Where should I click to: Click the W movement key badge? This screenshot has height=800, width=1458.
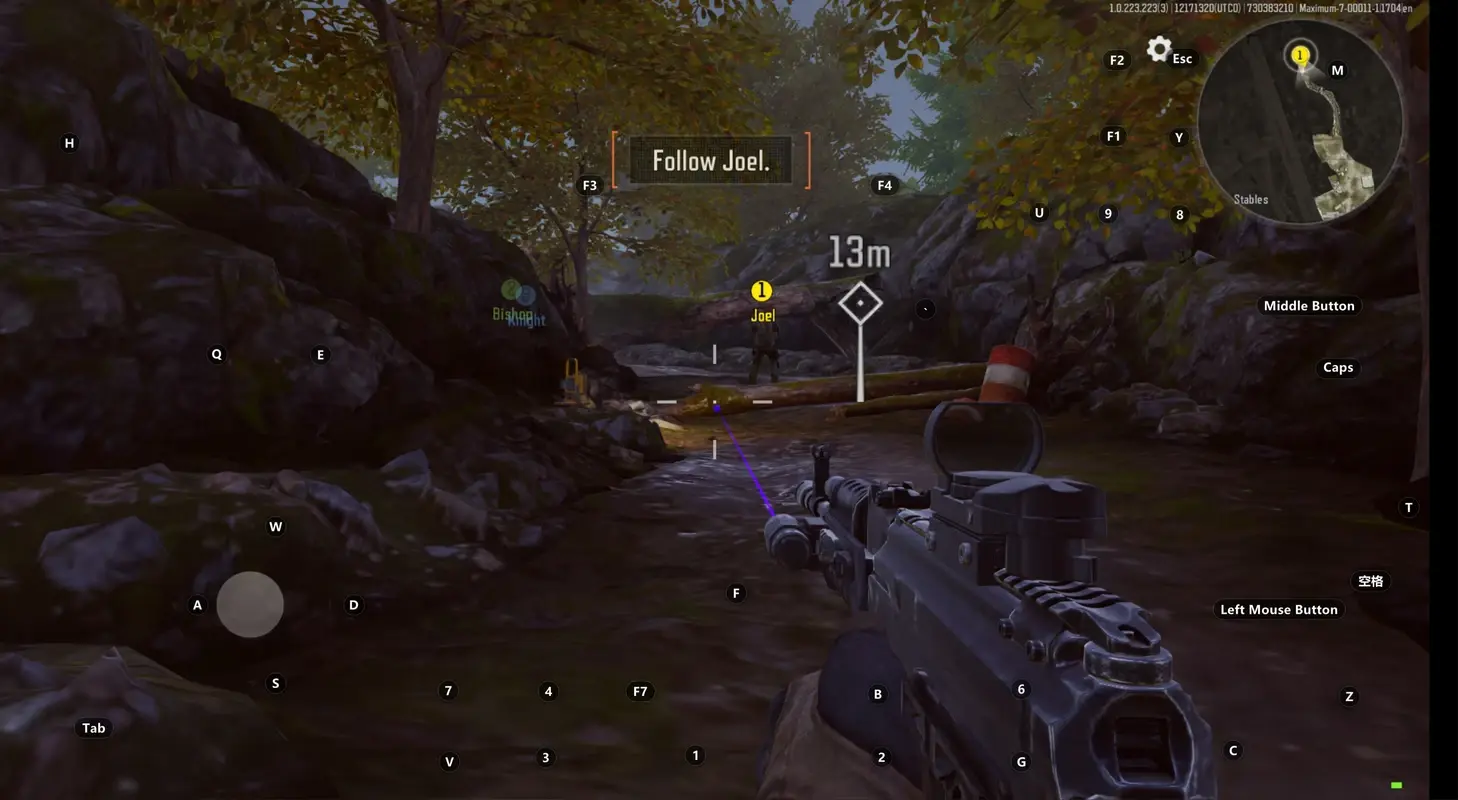click(x=275, y=525)
